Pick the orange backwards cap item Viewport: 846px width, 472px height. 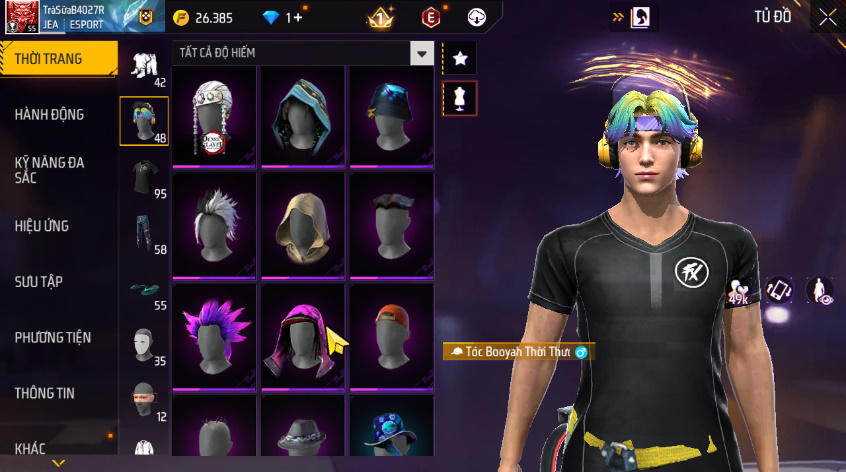coord(390,334)
